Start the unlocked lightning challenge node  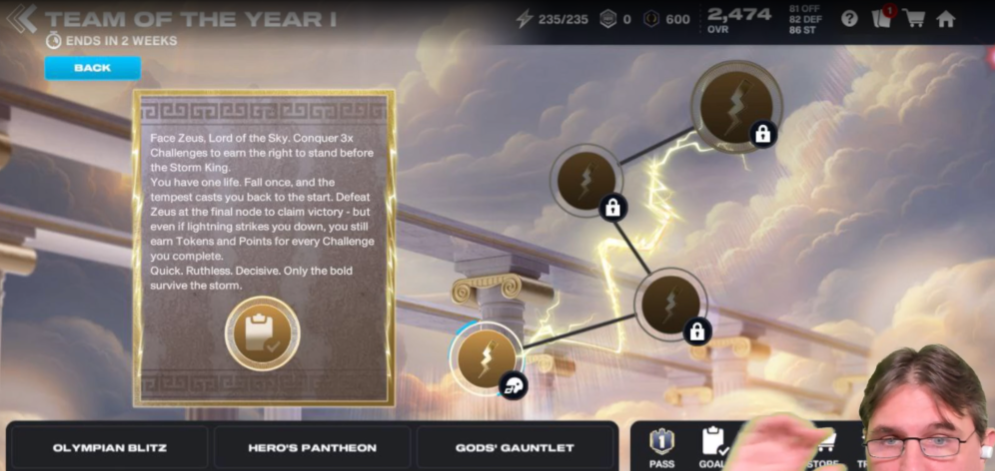coord(487,357)
